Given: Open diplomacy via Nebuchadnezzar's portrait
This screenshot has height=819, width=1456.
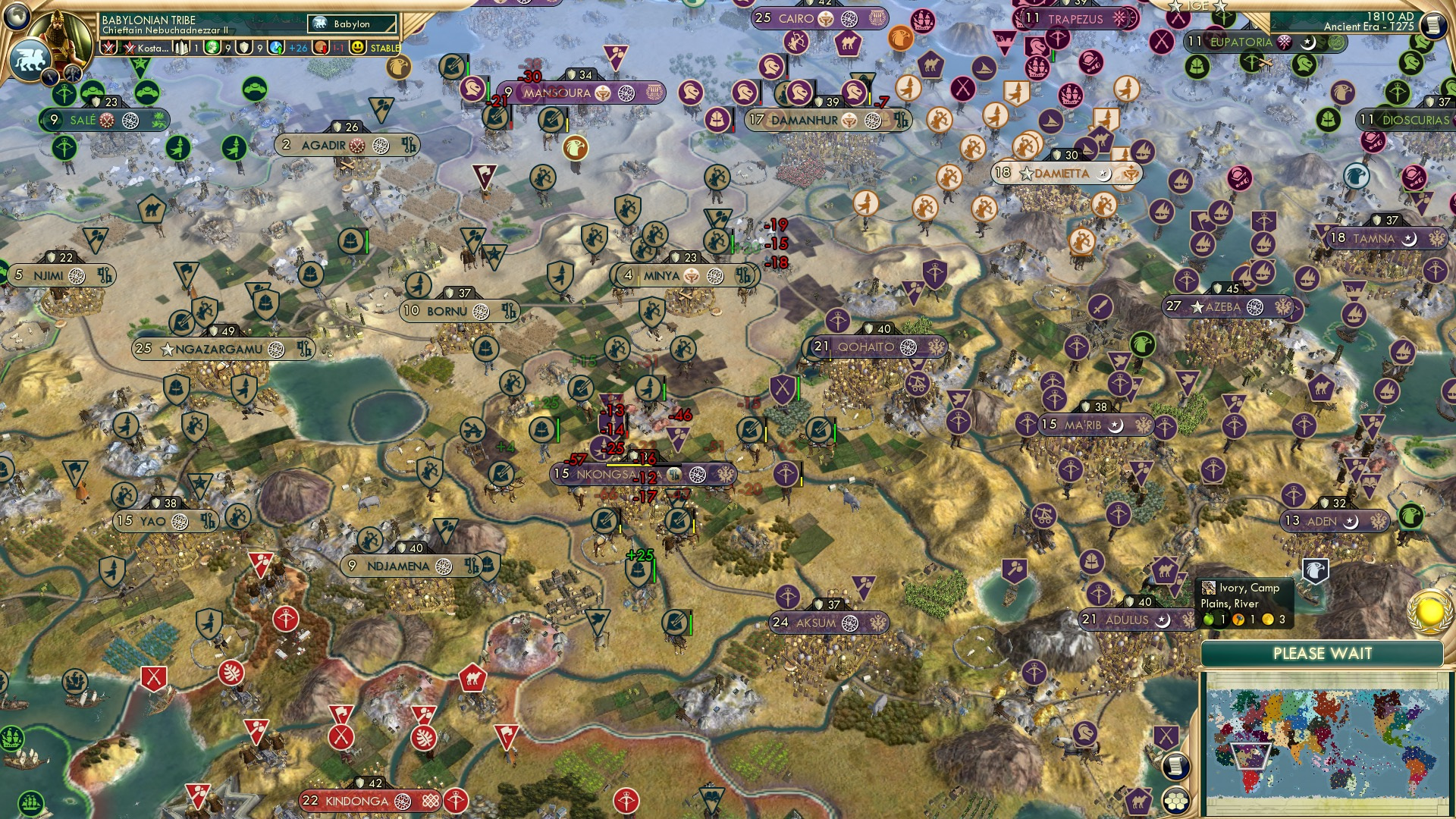Looking at the screenshot, I should pos(58,36).
